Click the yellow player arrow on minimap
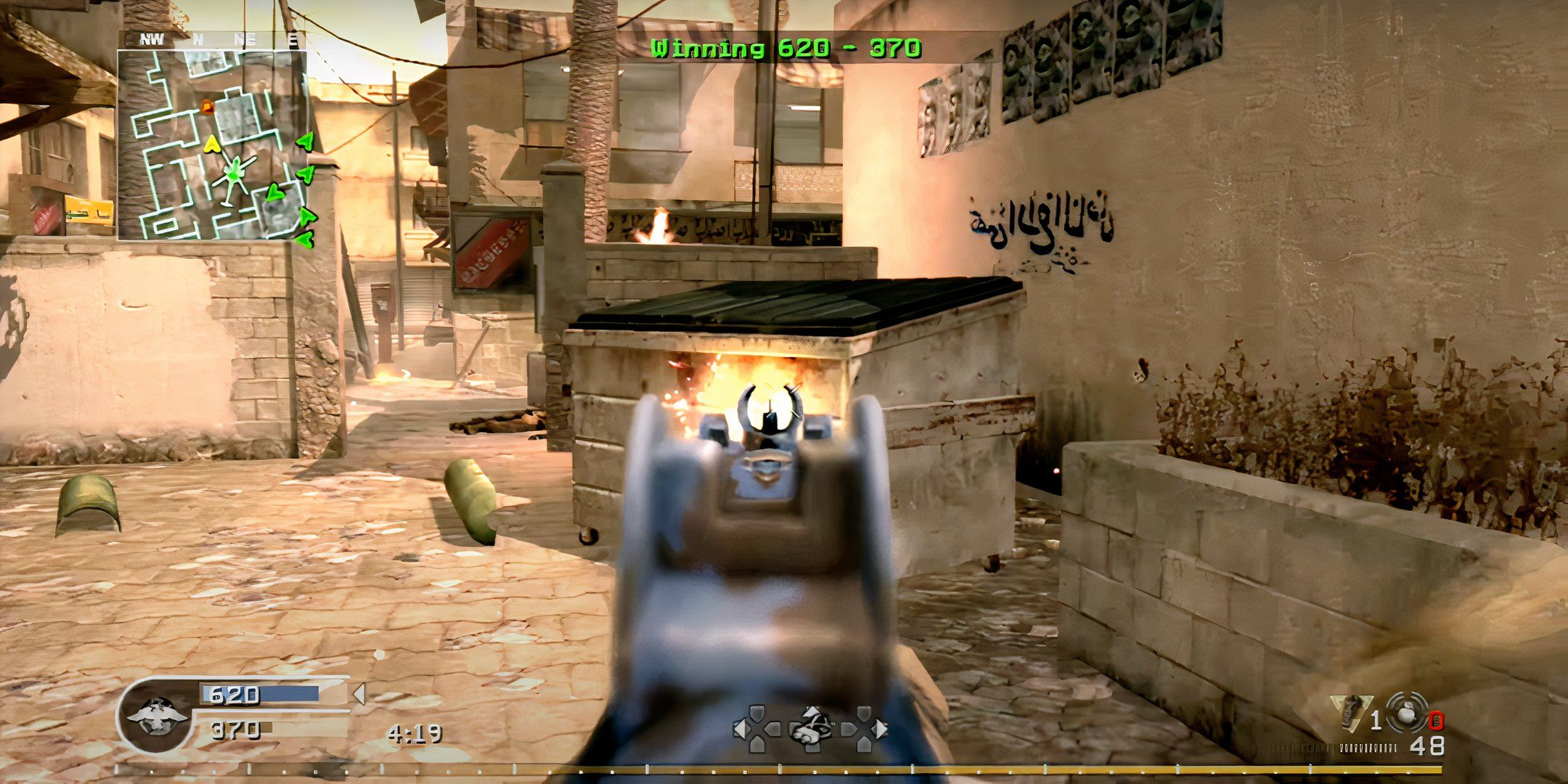Viewport: 1568px width, 784px height. coord(212,144)
